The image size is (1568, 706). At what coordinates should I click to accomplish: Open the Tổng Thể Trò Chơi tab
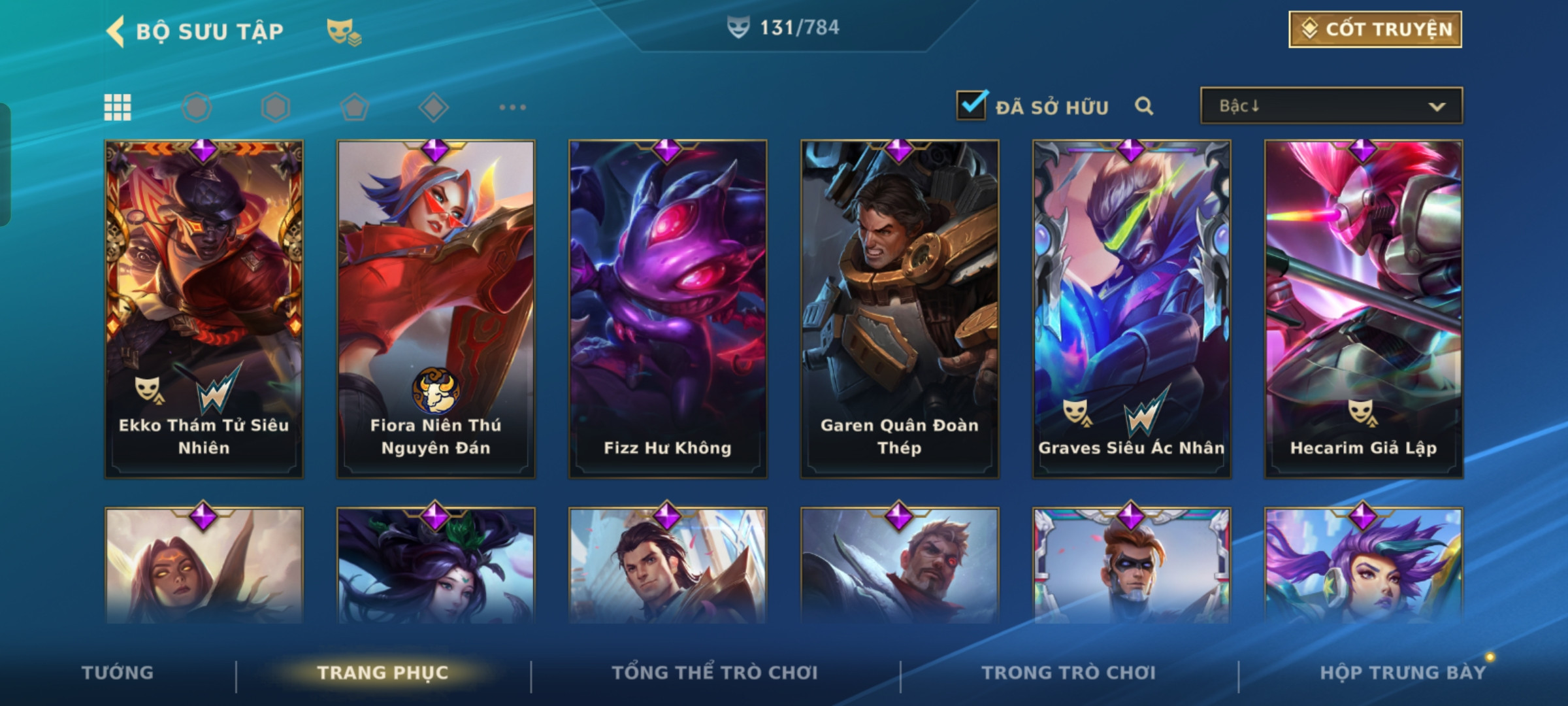pos(715,673)
